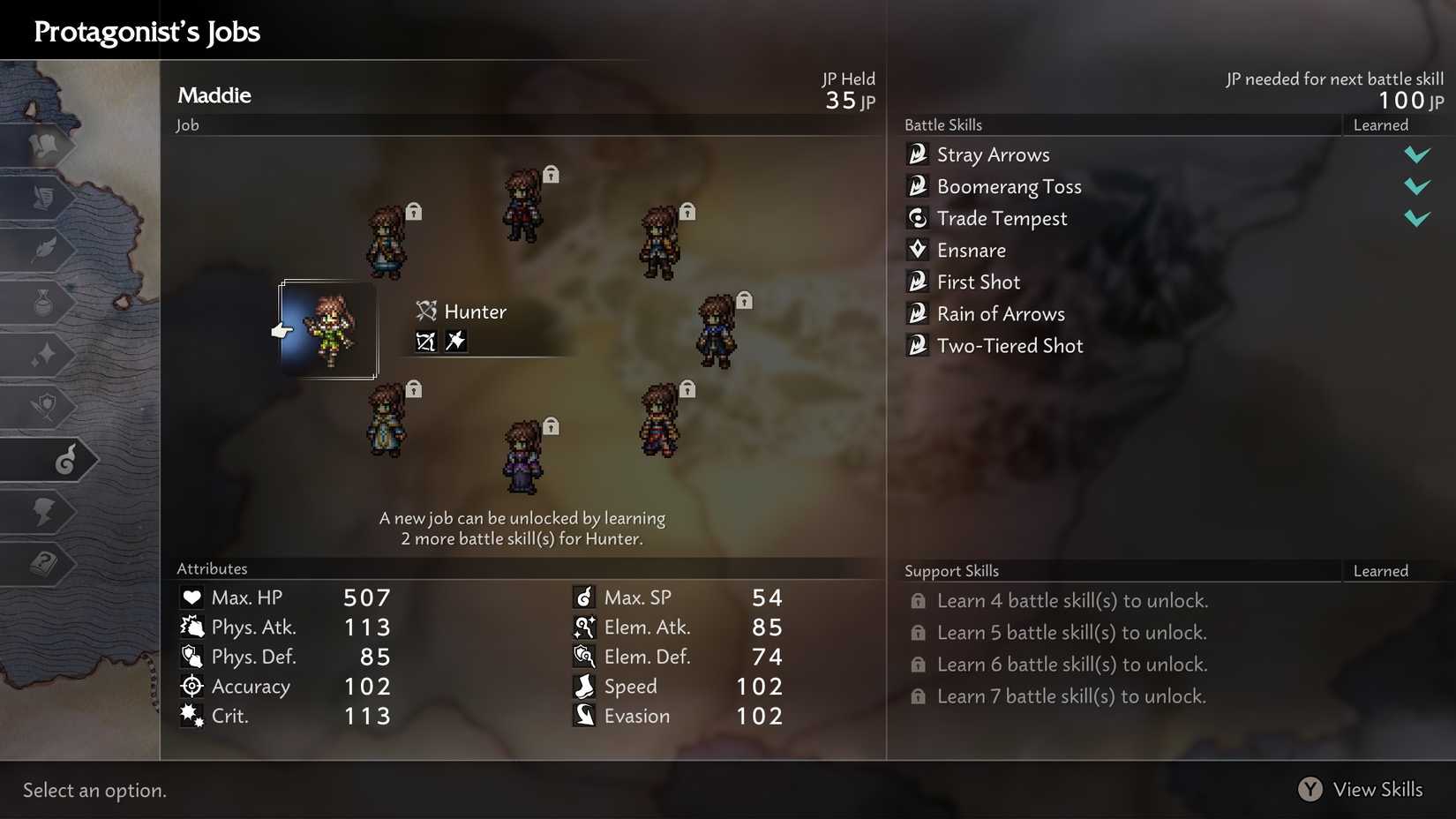
Task: Toggle the learned checkmark beside Boomerang Toss
Action: (x=1416, y=186)
